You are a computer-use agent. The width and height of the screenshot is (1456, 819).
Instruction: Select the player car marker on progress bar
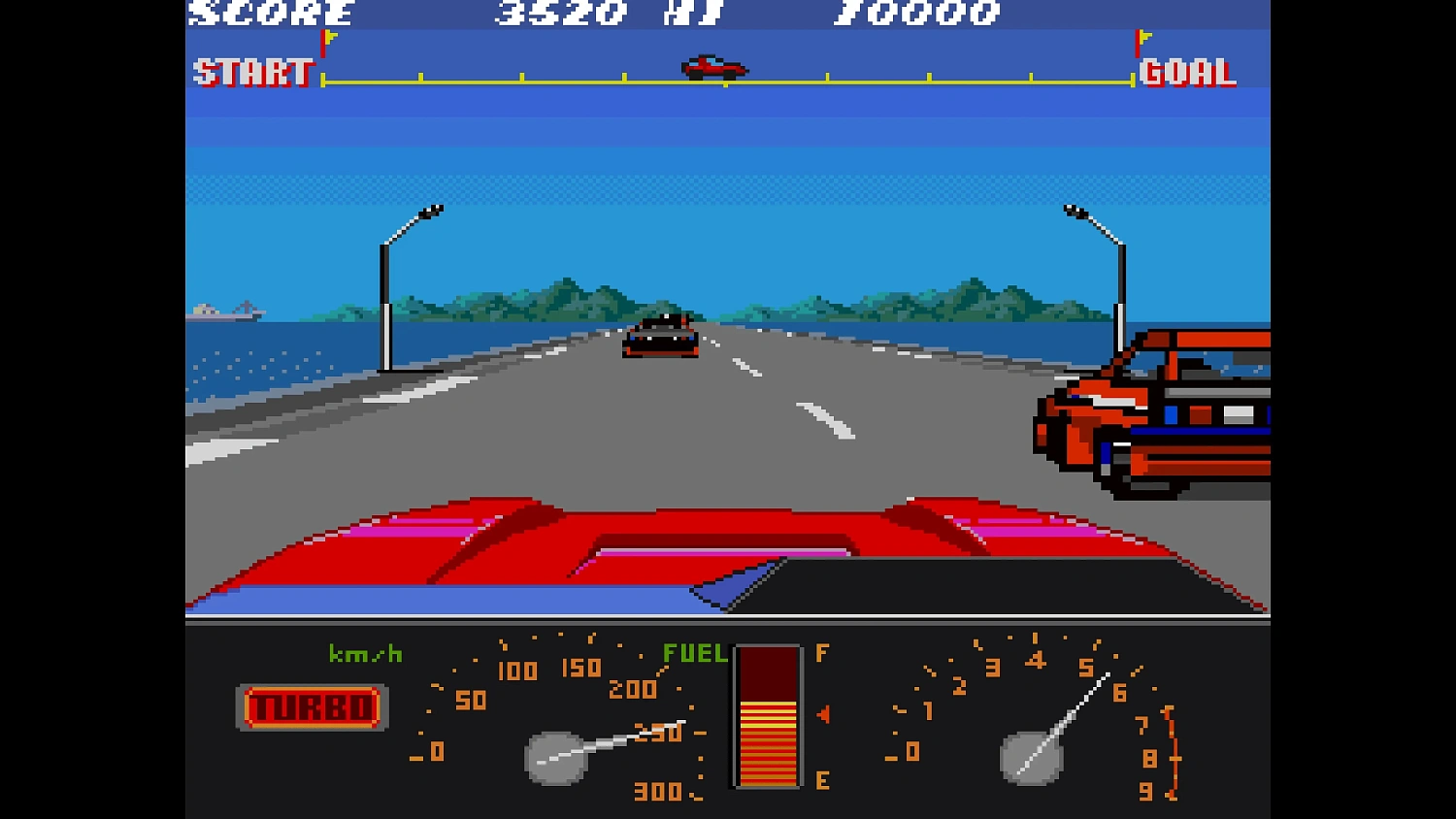(x=711, y=66)
